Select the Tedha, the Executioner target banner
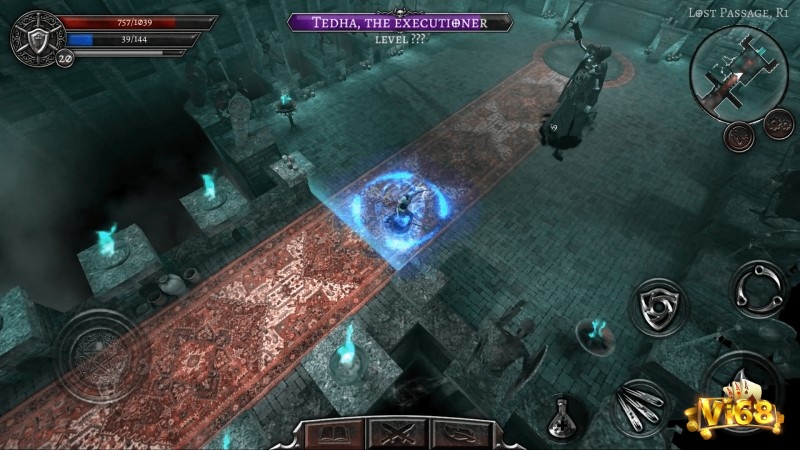Image resolution: width=800 pixels, height=450 pixels. point(400,22)
